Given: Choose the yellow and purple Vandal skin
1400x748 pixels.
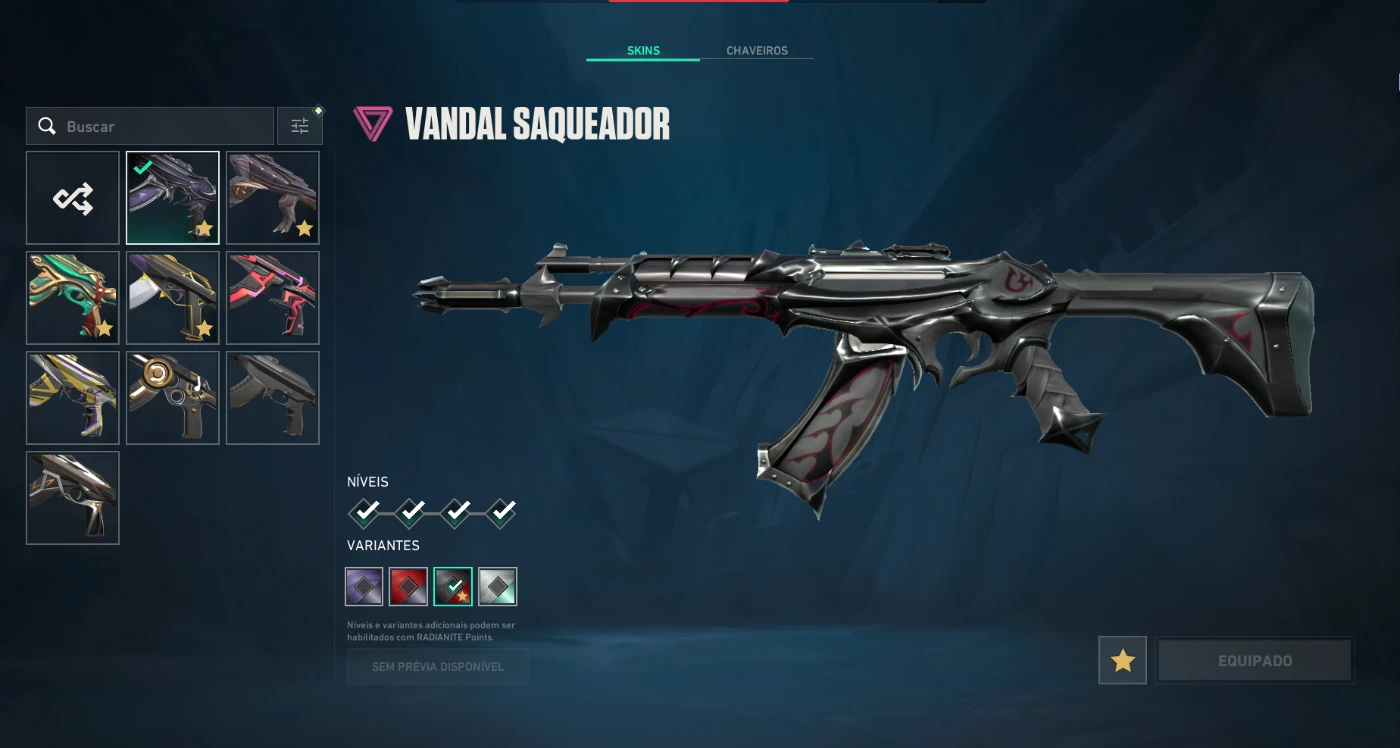Looking at the screenshot, I should [73, 398].
